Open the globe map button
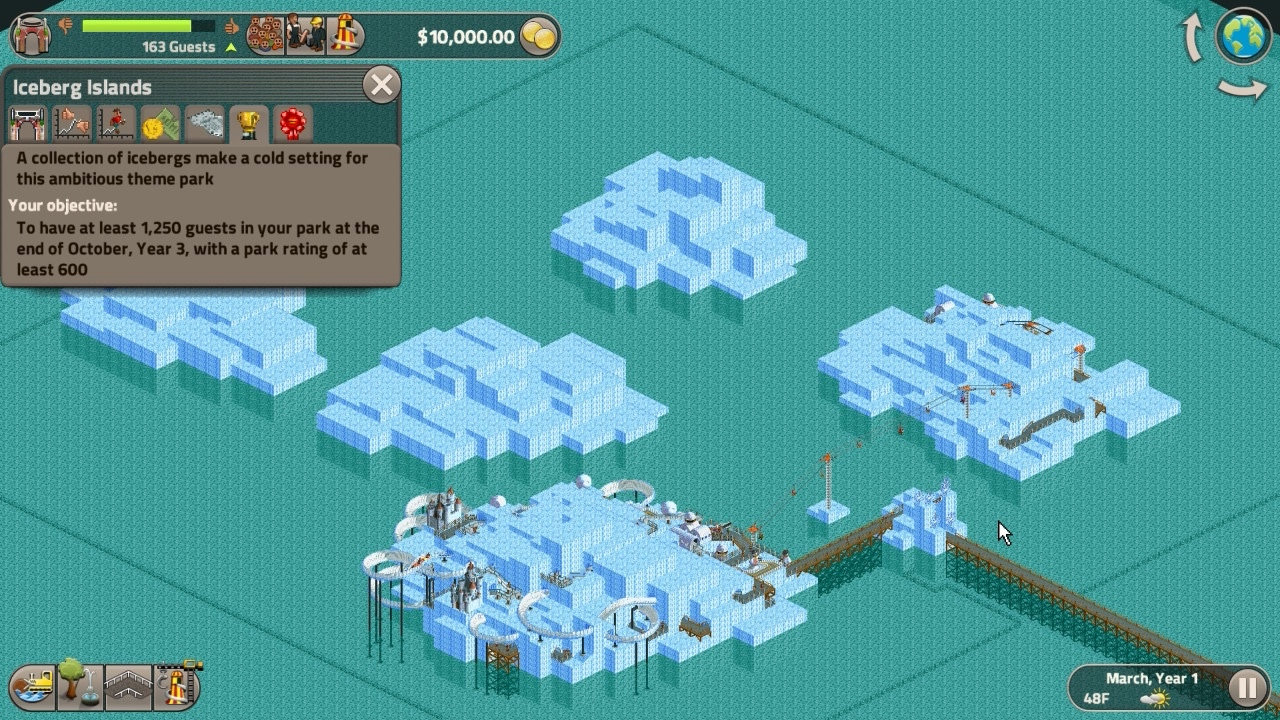Image resolution: width=1280 pixels, height=720 pixels. [x=1243, y=36]
